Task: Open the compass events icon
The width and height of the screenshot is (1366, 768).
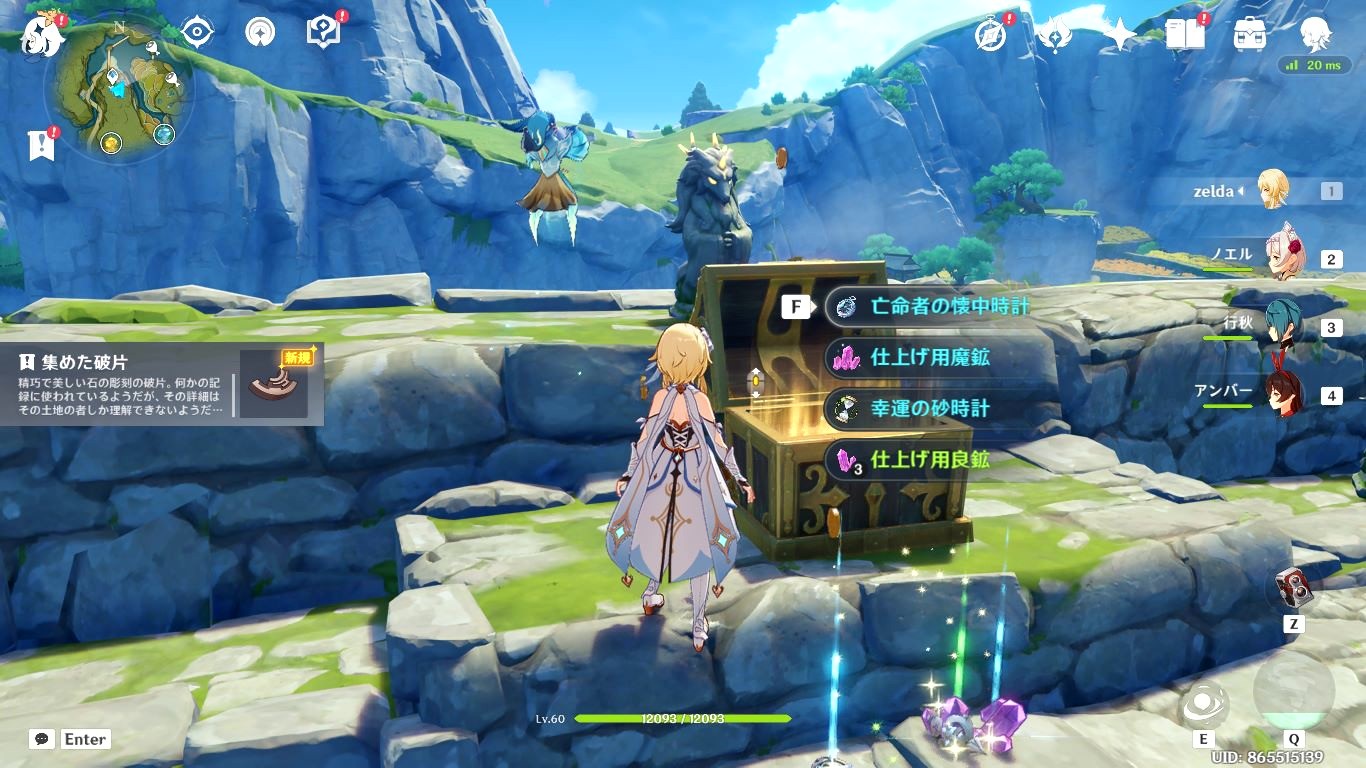Action: pyautogui.click(x=990, y=35)
